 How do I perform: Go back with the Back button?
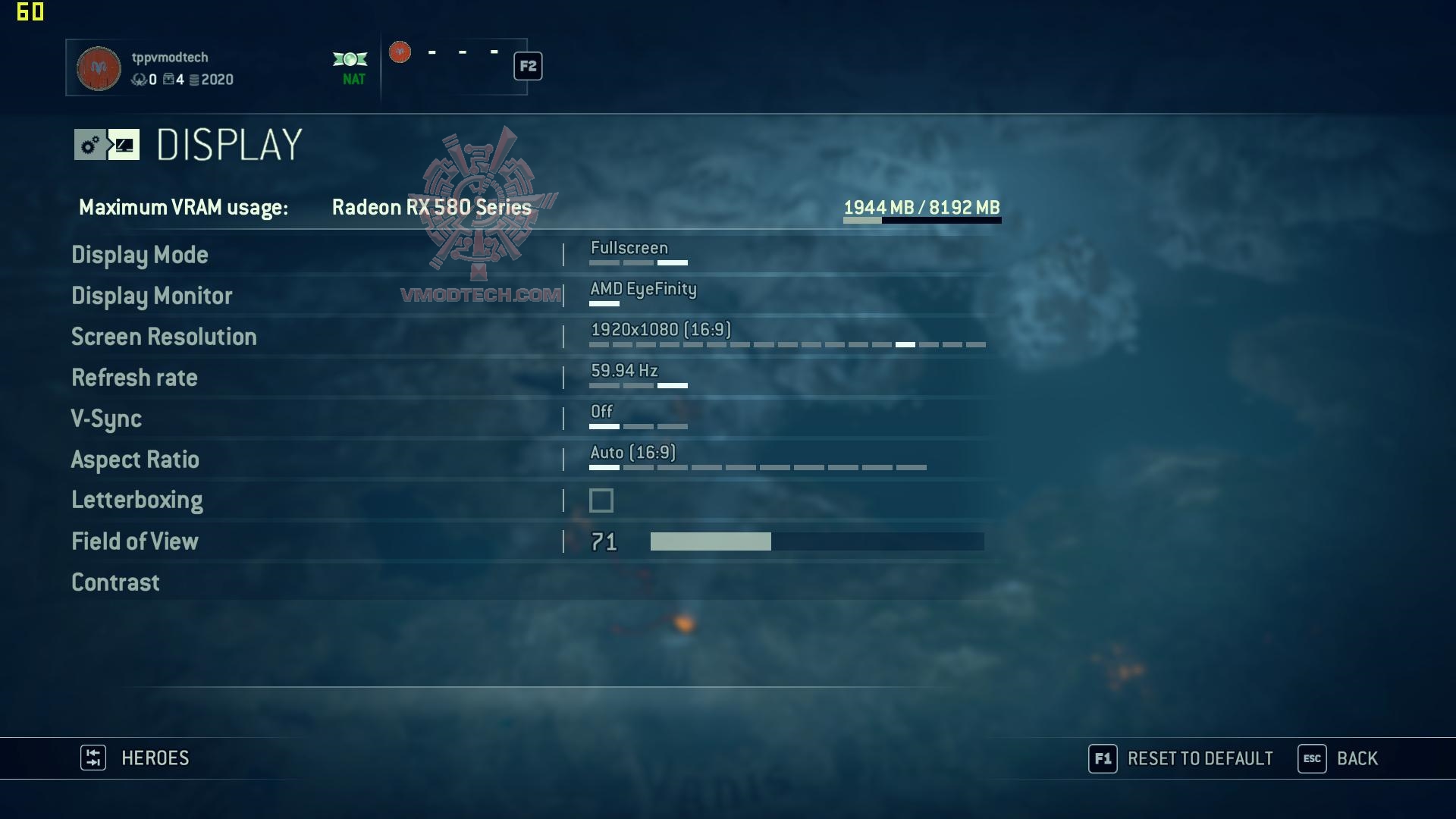(x=1356, y=758)
